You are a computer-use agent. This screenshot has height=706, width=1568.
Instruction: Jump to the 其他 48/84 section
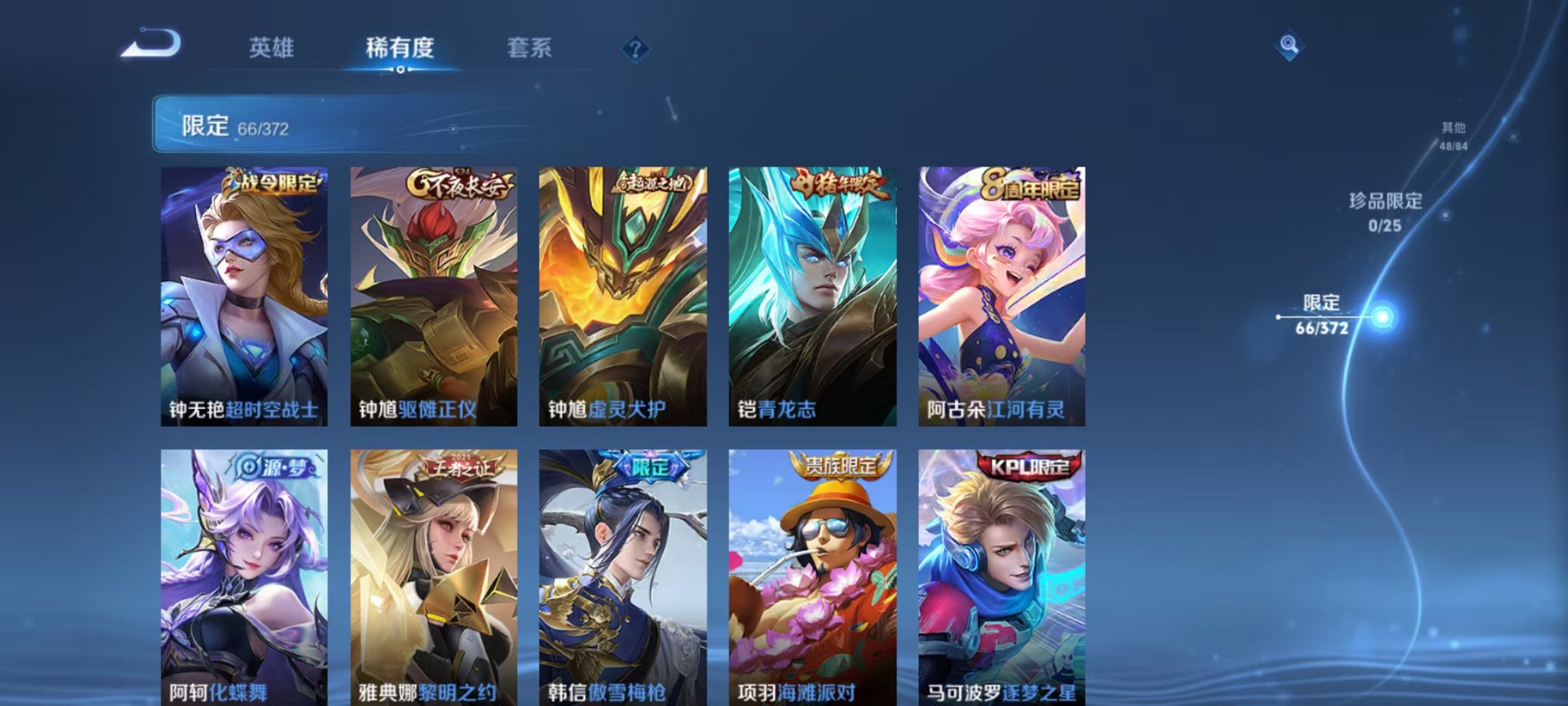[x=1452, y=136]
